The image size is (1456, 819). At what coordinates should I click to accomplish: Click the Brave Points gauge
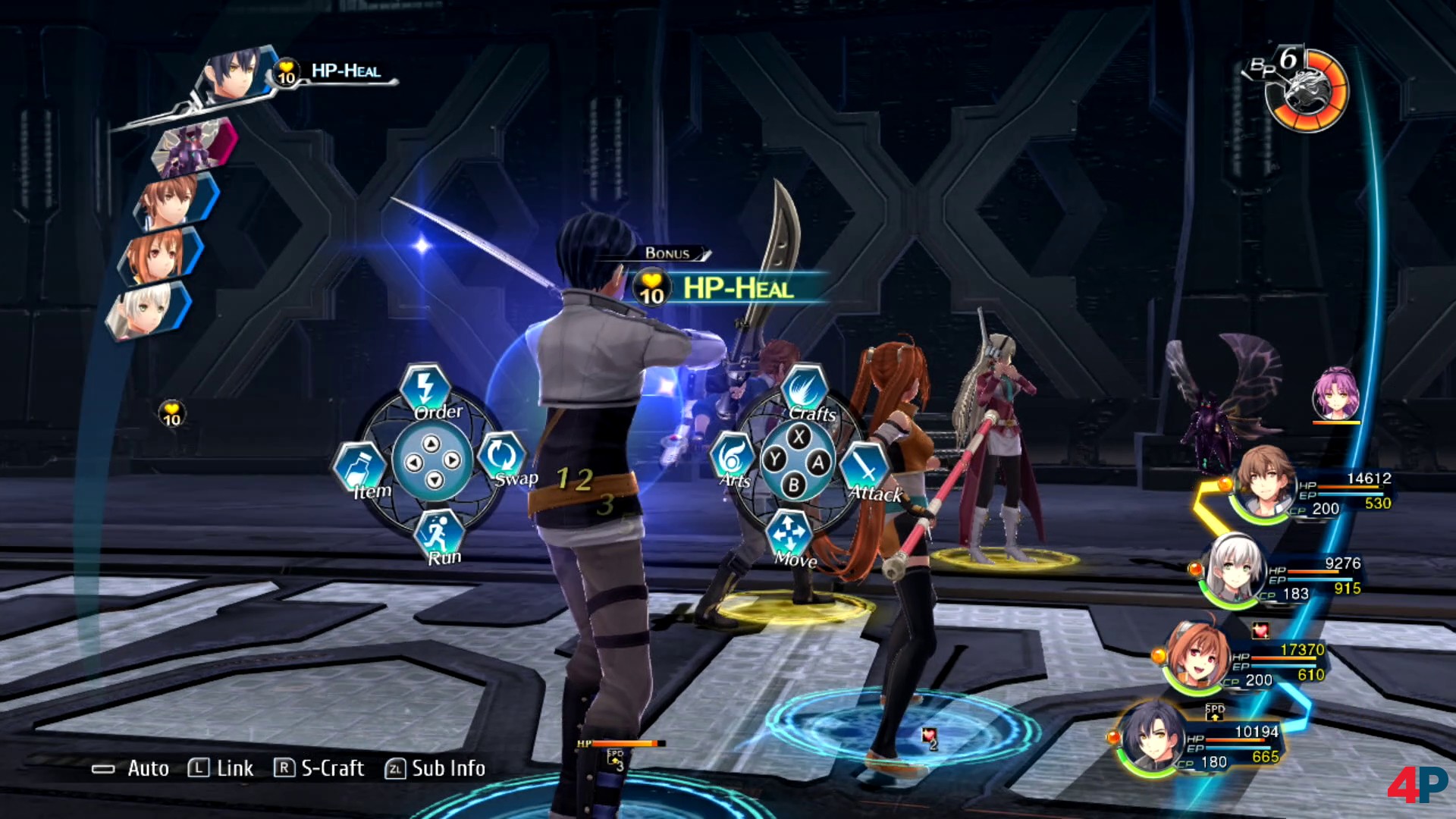(1306, 89)
